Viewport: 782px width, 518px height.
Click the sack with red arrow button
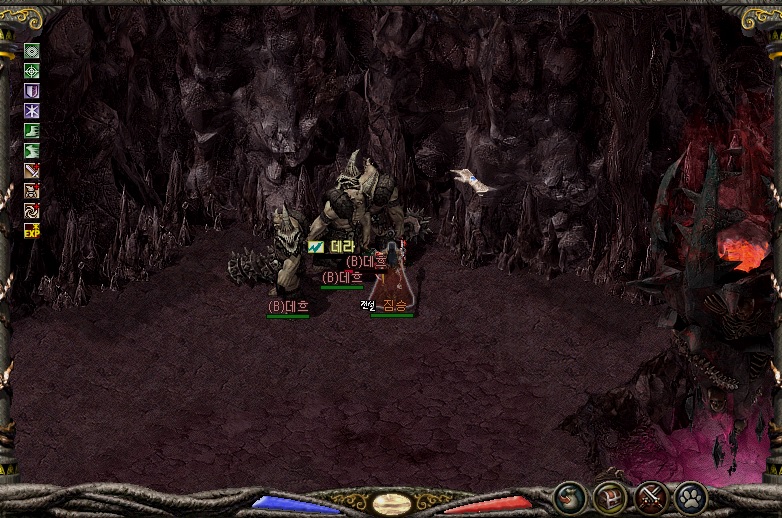click(570, 497)
